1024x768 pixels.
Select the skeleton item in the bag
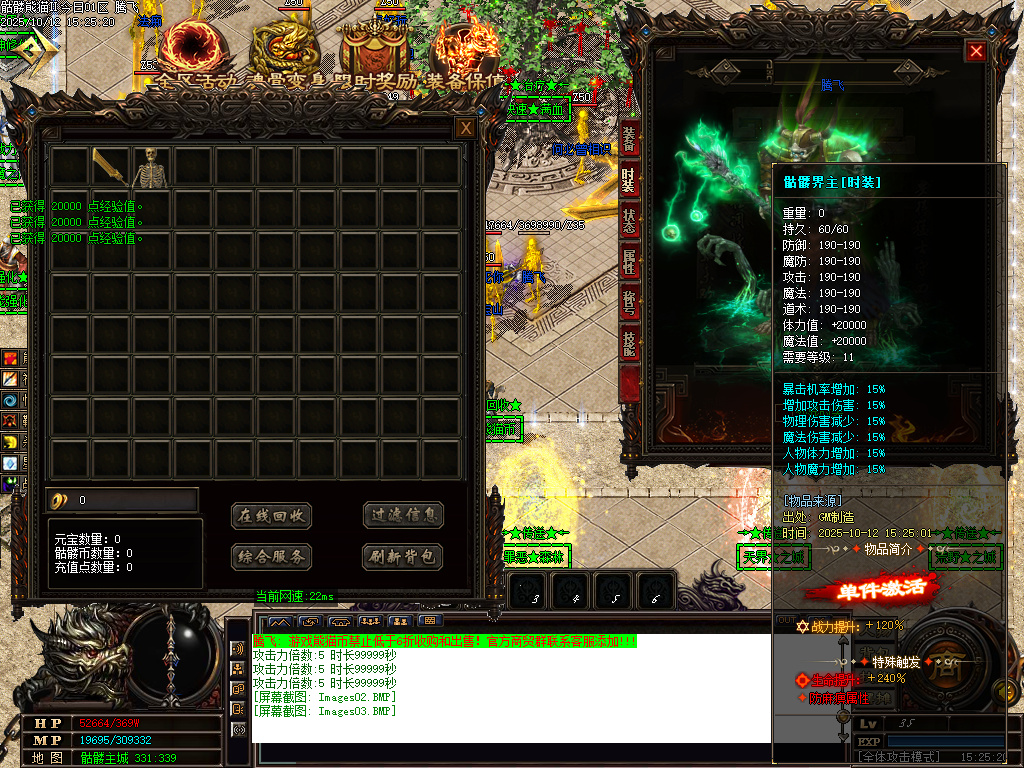(x=151, y=167)
